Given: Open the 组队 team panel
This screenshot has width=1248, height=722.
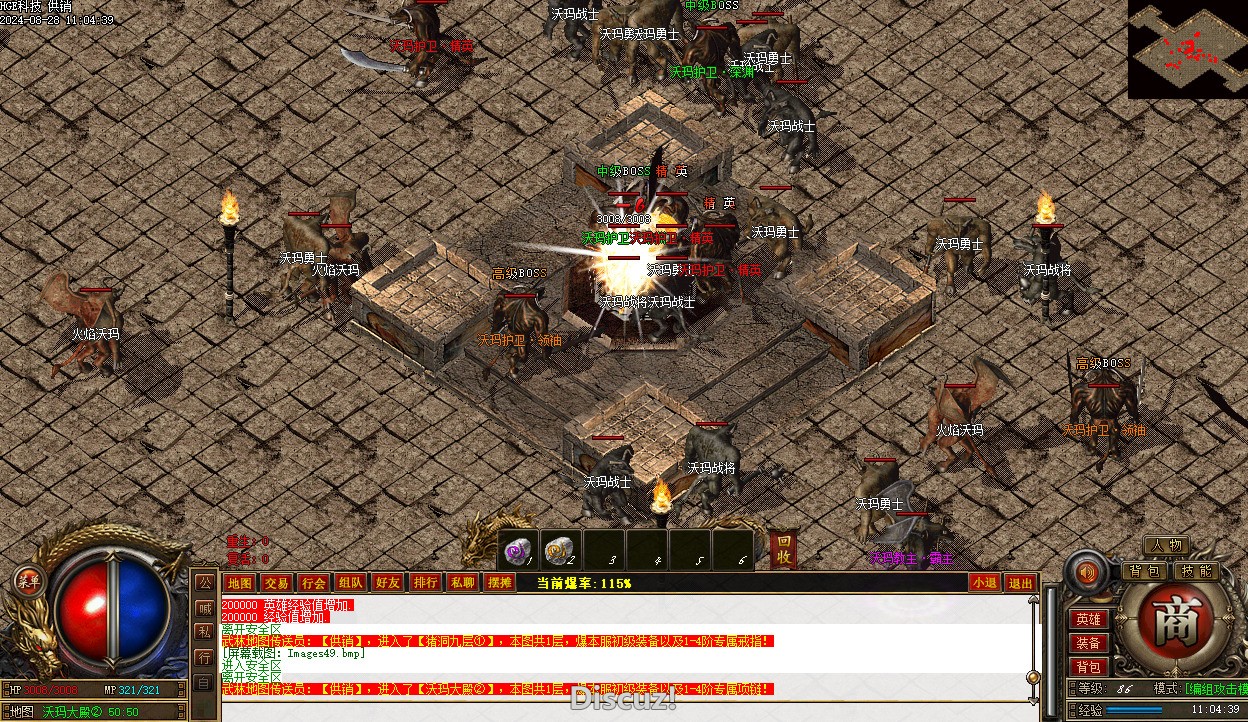Looking at the screenshot, I should click(350, 583).
